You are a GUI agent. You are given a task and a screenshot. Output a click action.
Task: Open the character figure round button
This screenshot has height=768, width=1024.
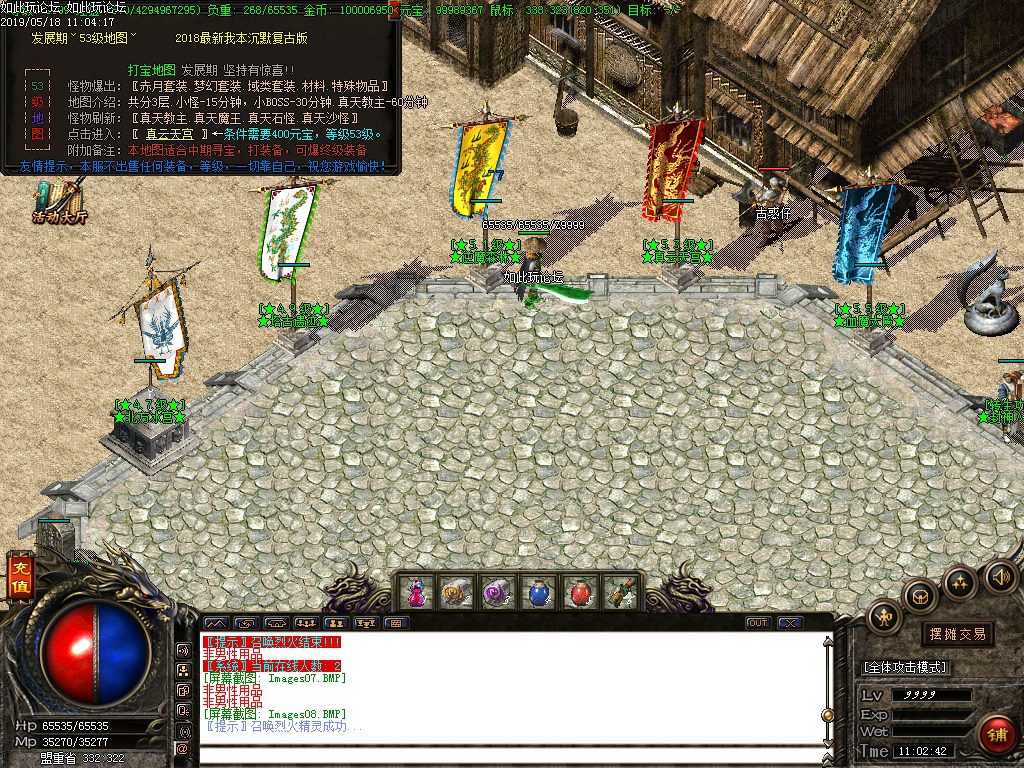point(885,617)
